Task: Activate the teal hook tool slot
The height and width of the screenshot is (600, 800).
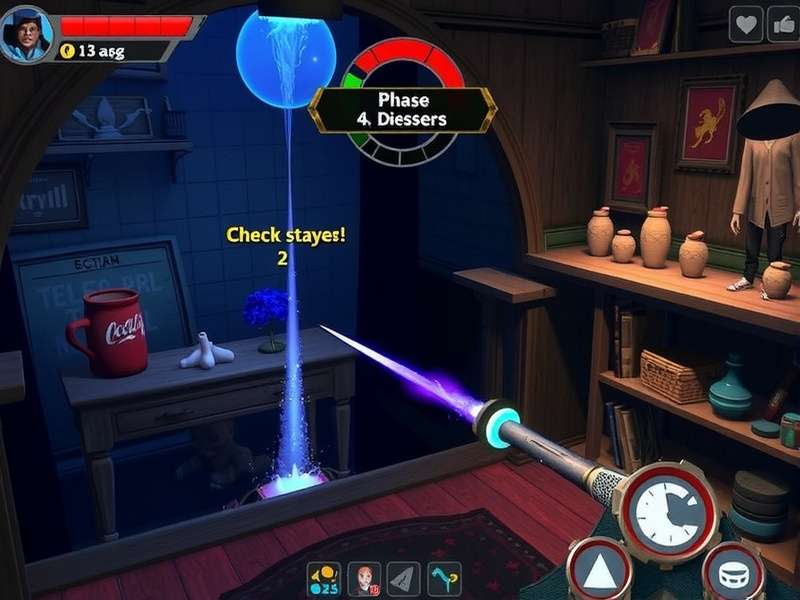Action: click(443, 578)
